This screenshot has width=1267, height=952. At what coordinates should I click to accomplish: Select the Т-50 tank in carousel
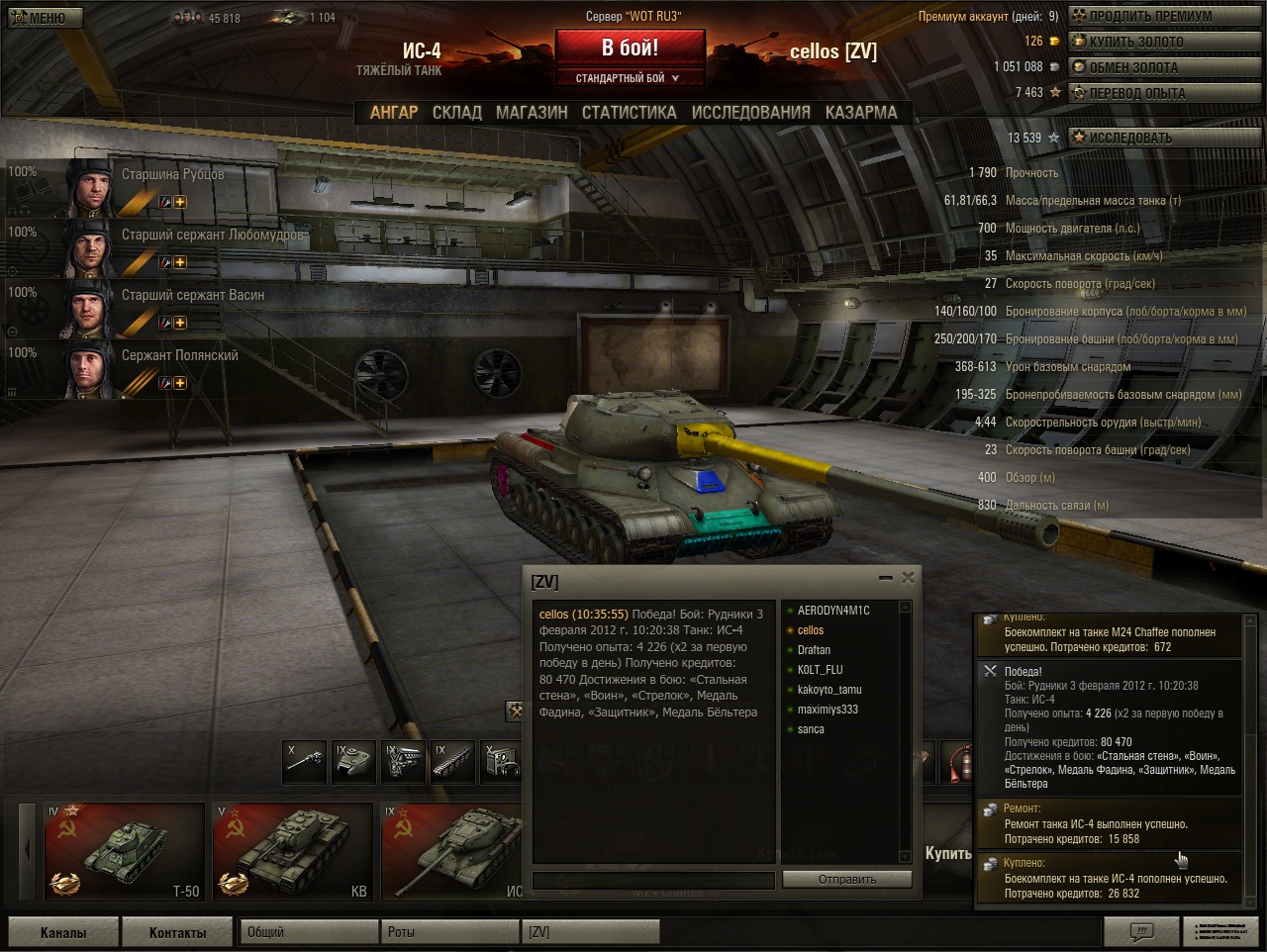(x=124, y=851)
